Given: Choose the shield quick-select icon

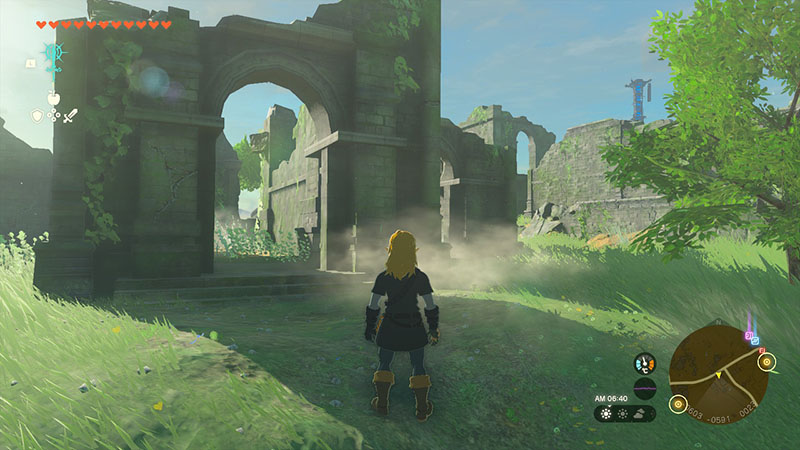Looking at the screenshot, I should click(x=37, y=116).
